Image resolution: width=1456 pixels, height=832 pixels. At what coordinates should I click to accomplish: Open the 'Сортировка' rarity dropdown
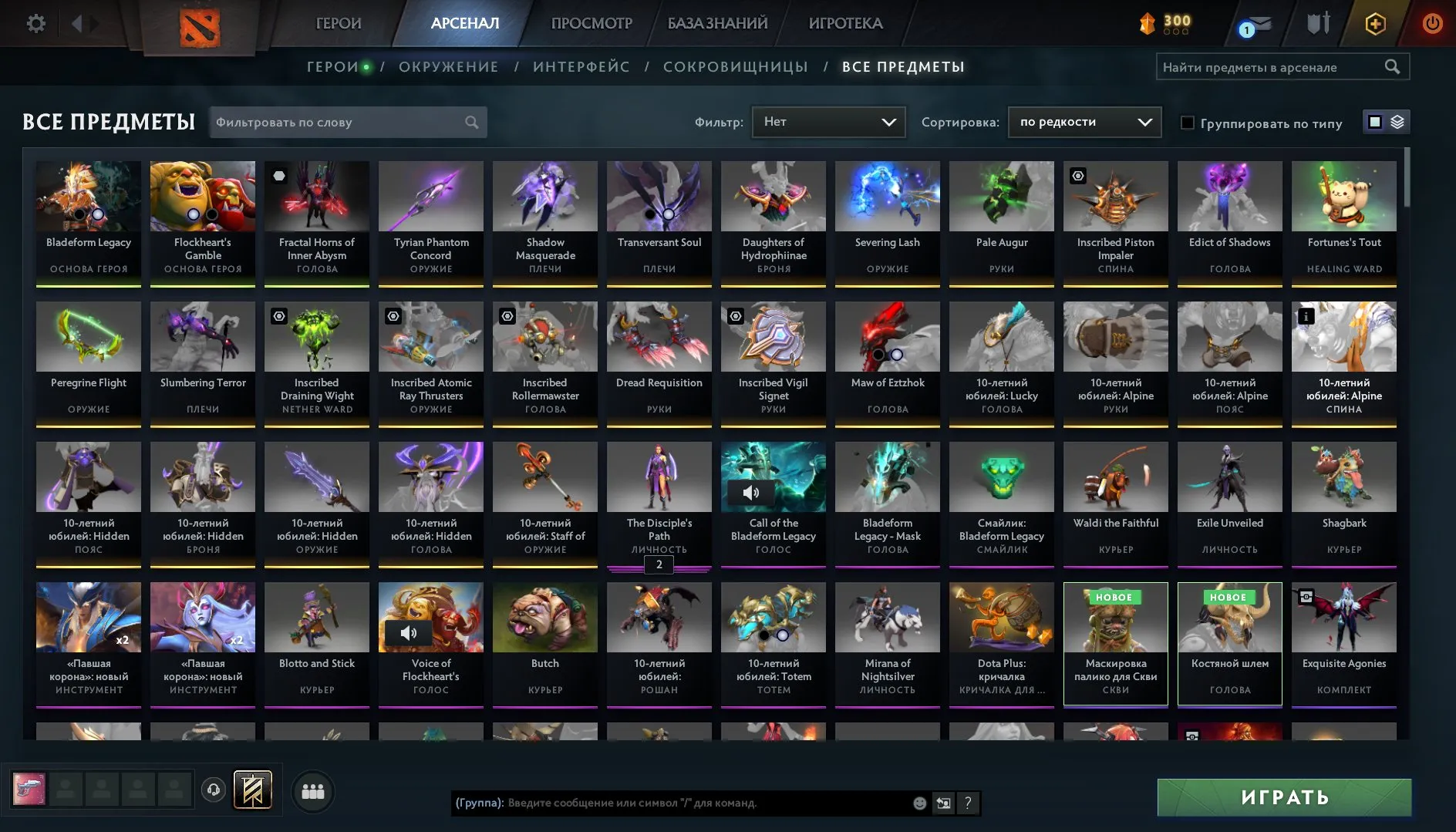(x=1084, y=122)
